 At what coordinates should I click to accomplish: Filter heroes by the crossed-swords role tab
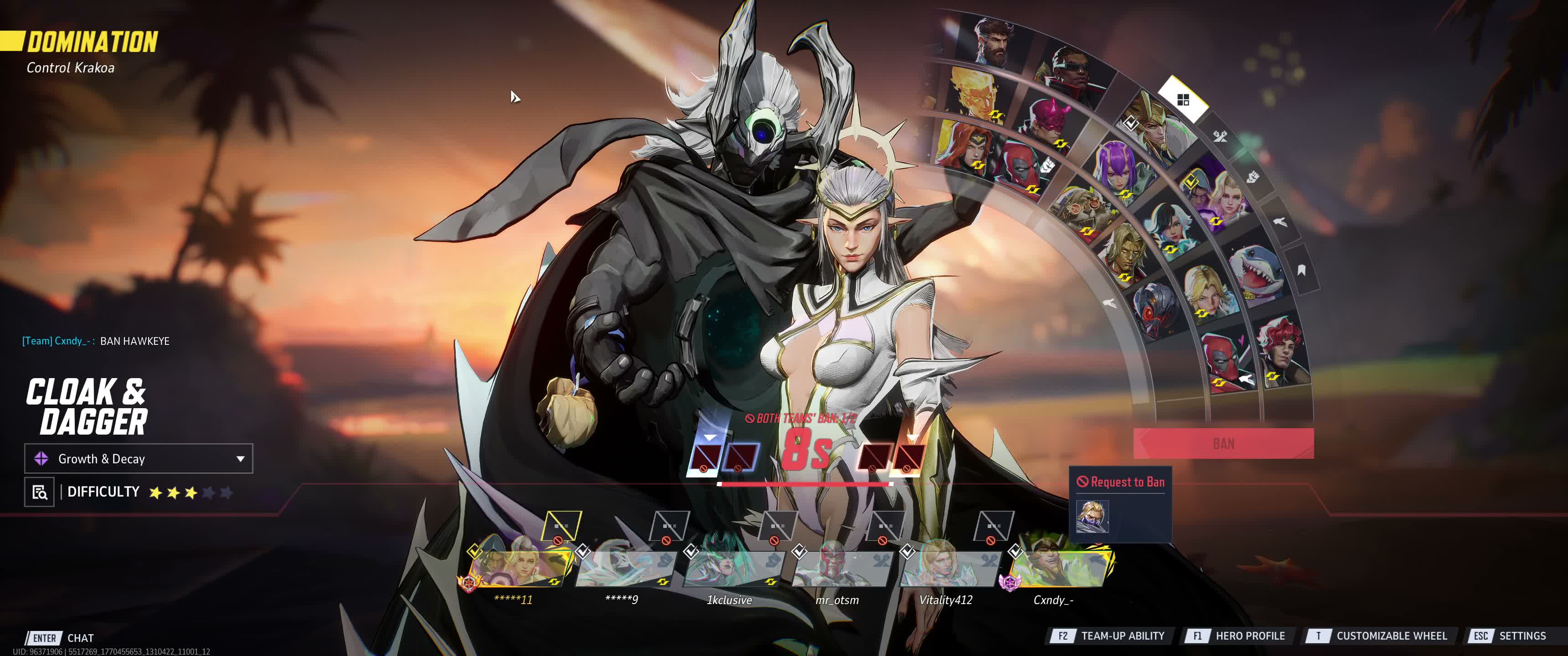1220,136
